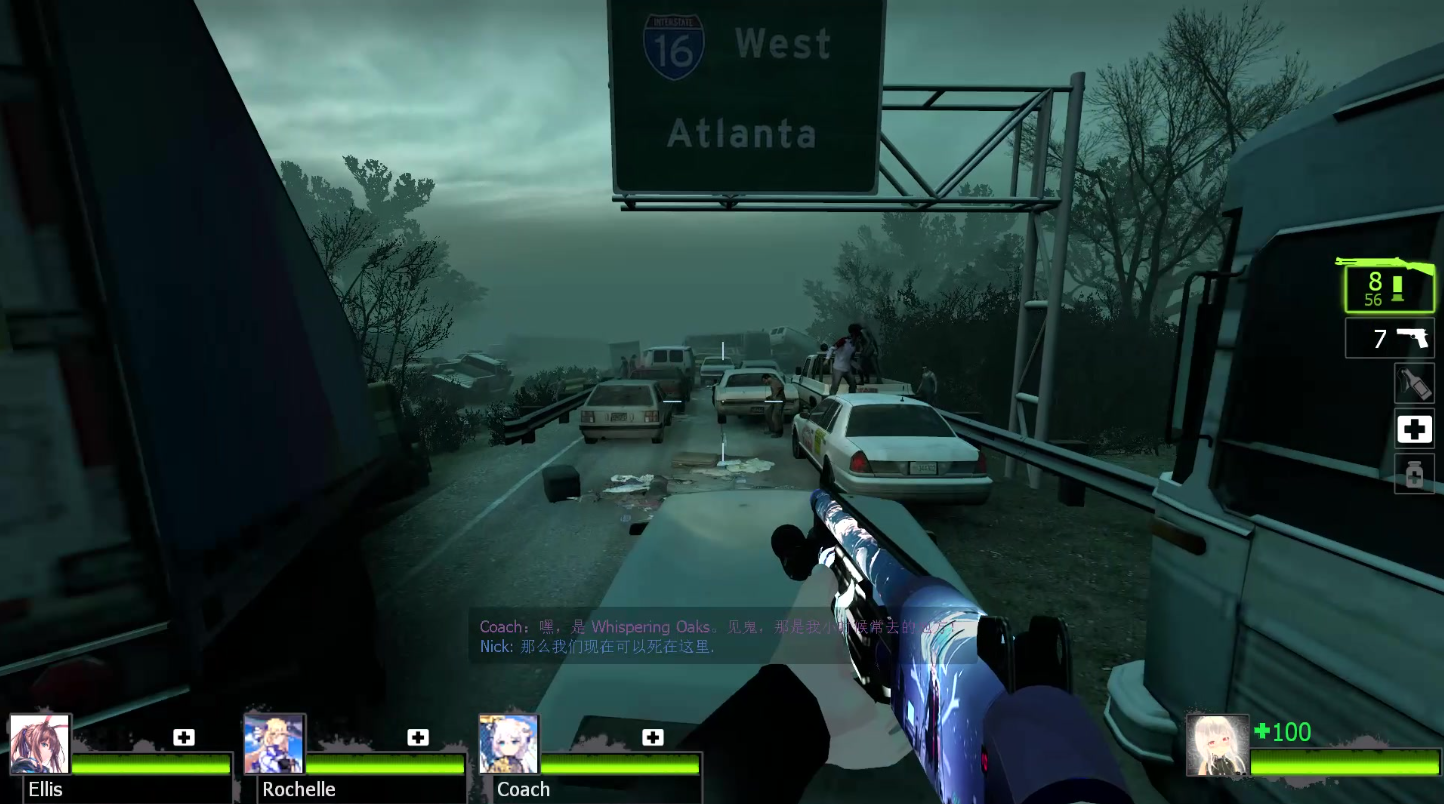Select the shotgun primary weapon slot

[1389, 288]
